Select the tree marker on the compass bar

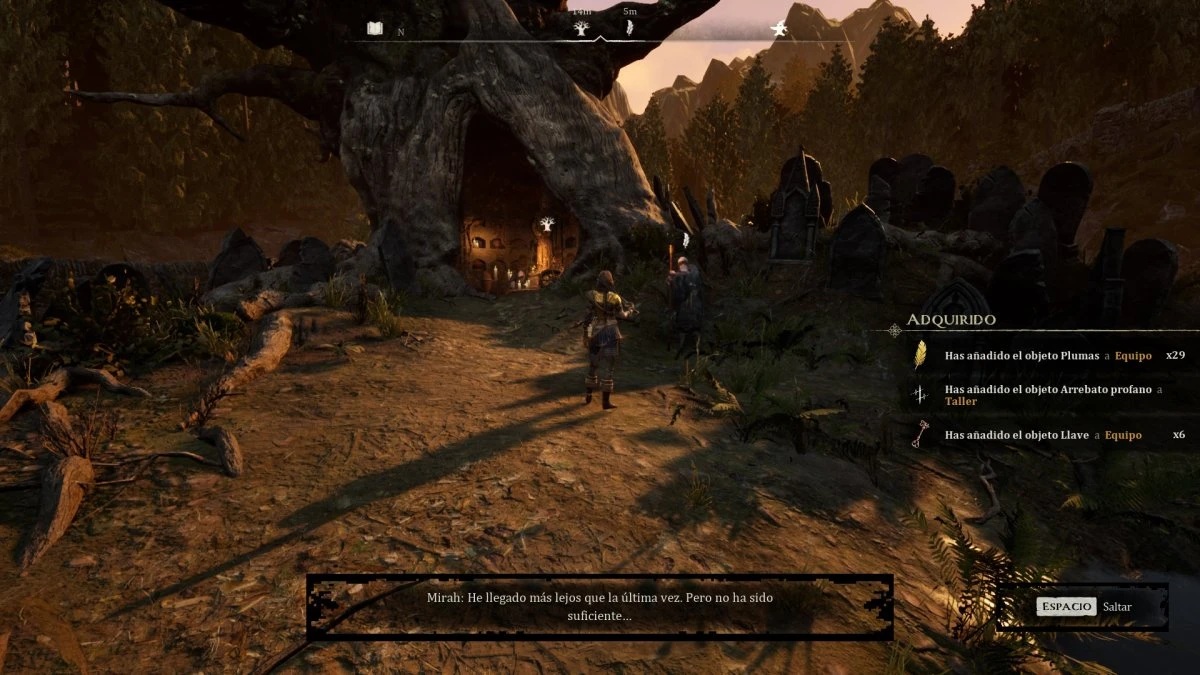click(581, 28)
